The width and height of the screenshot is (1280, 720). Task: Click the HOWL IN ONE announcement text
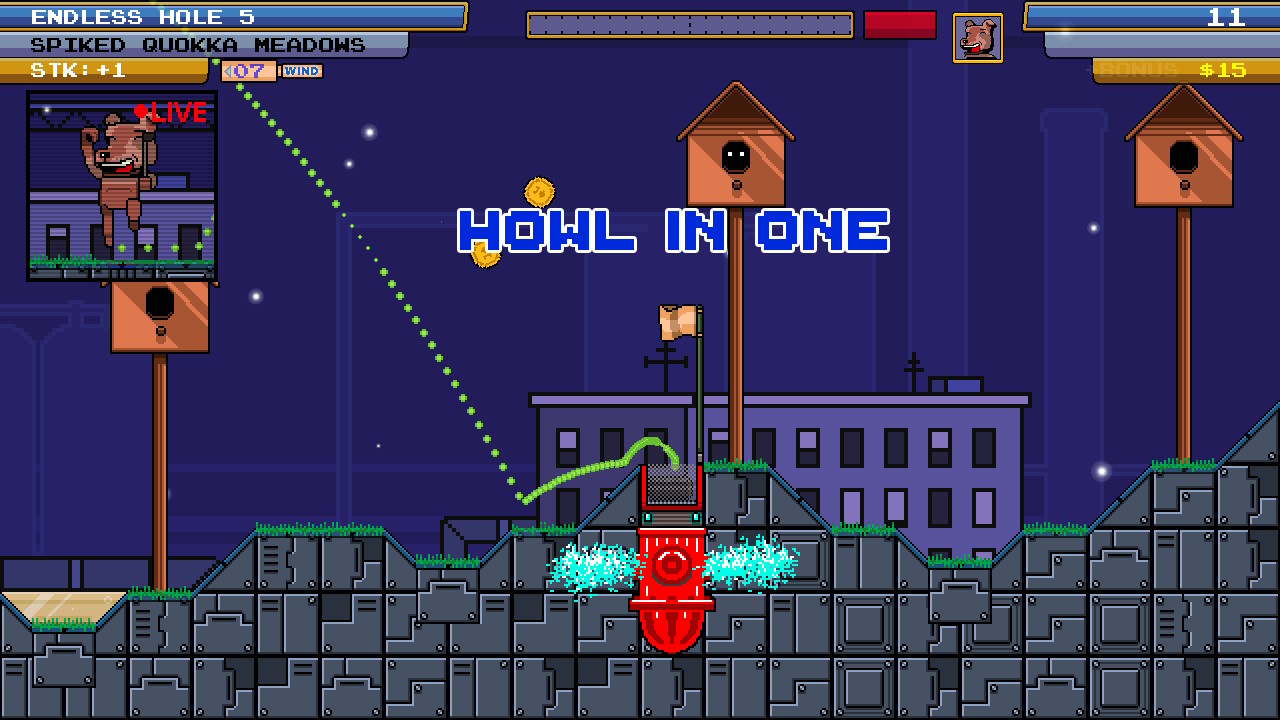(672, 231)
